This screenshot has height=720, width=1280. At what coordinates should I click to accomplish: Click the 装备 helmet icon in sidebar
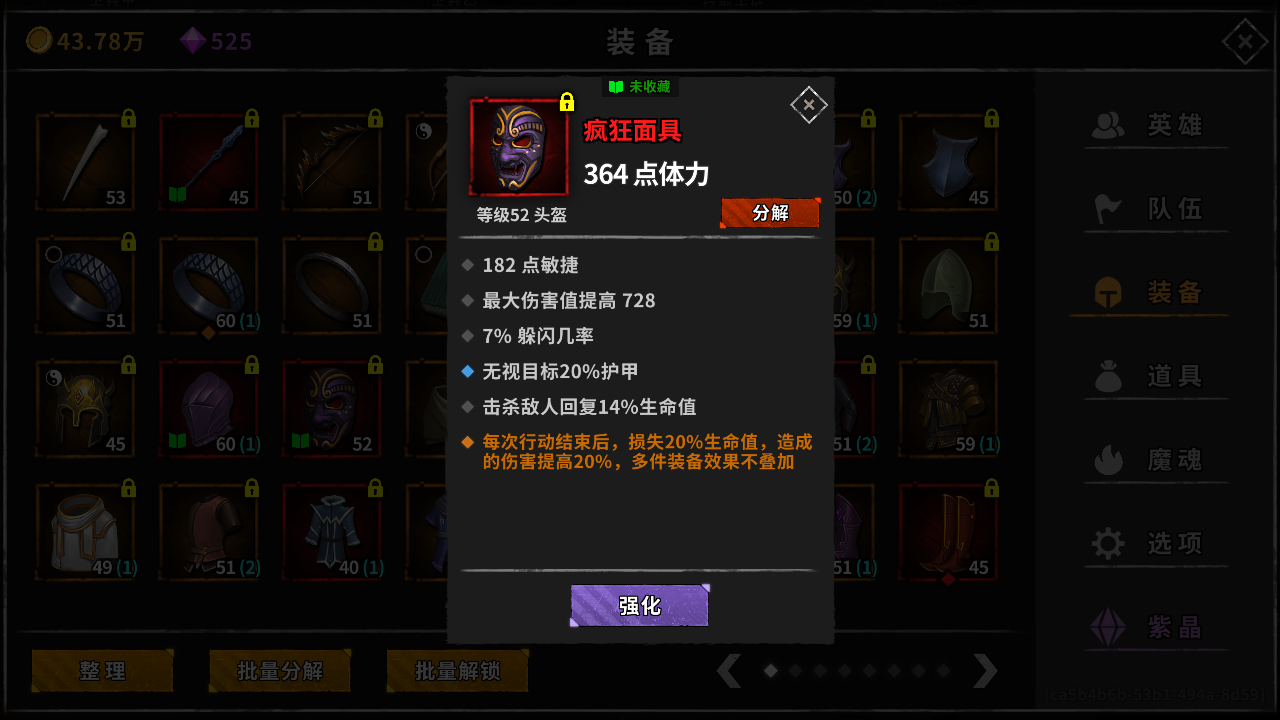[1107, 291]
